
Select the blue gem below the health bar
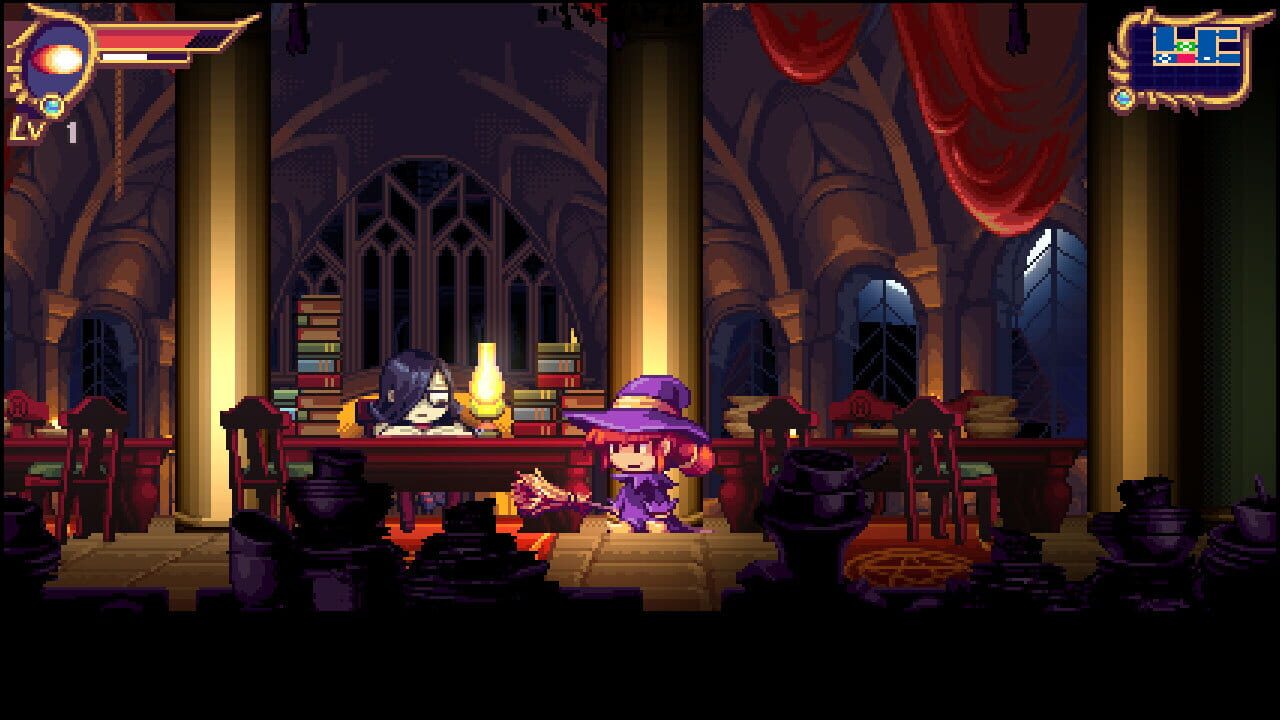(50, 104)
